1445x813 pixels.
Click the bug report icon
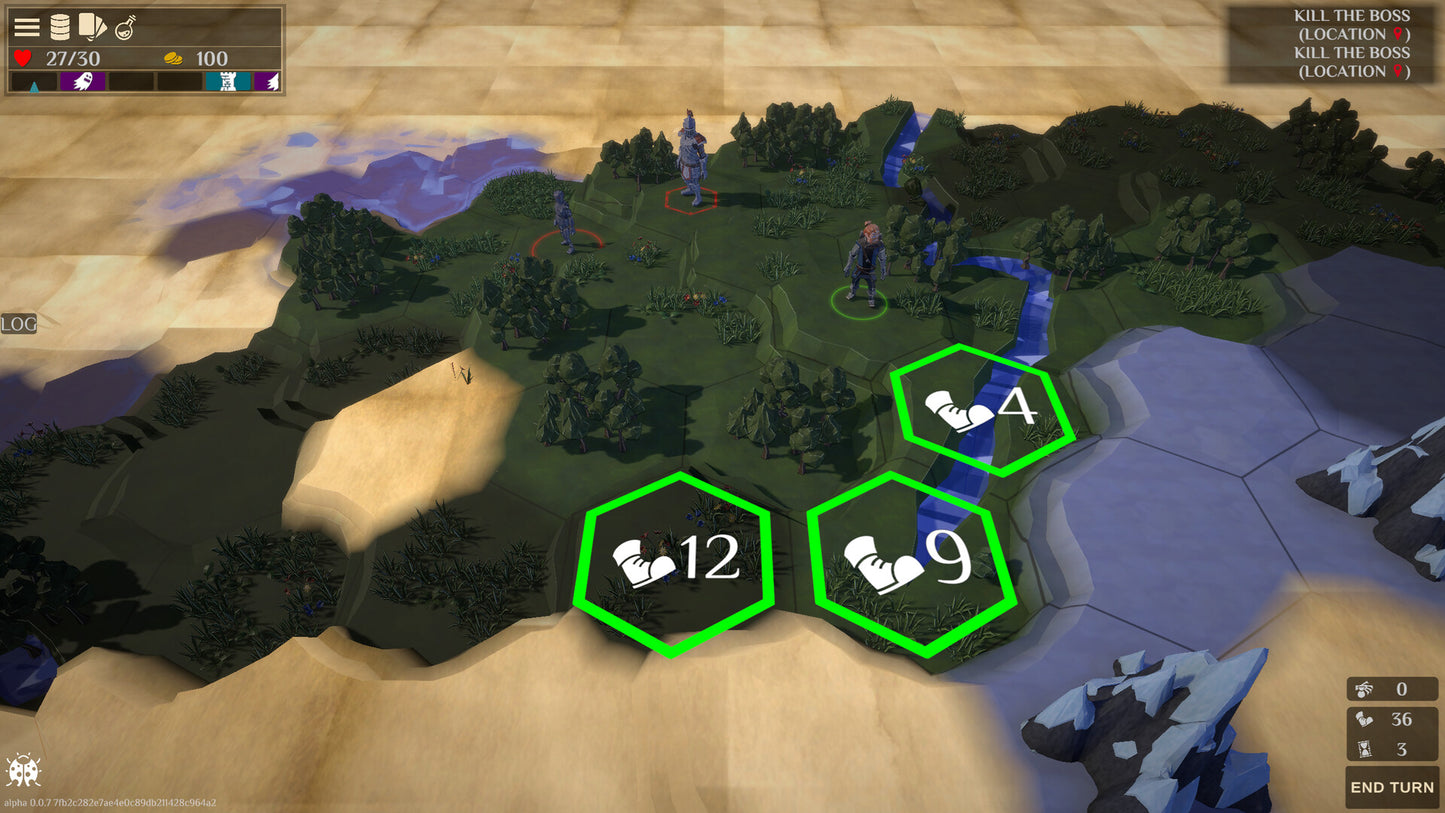tap(23, 770)
